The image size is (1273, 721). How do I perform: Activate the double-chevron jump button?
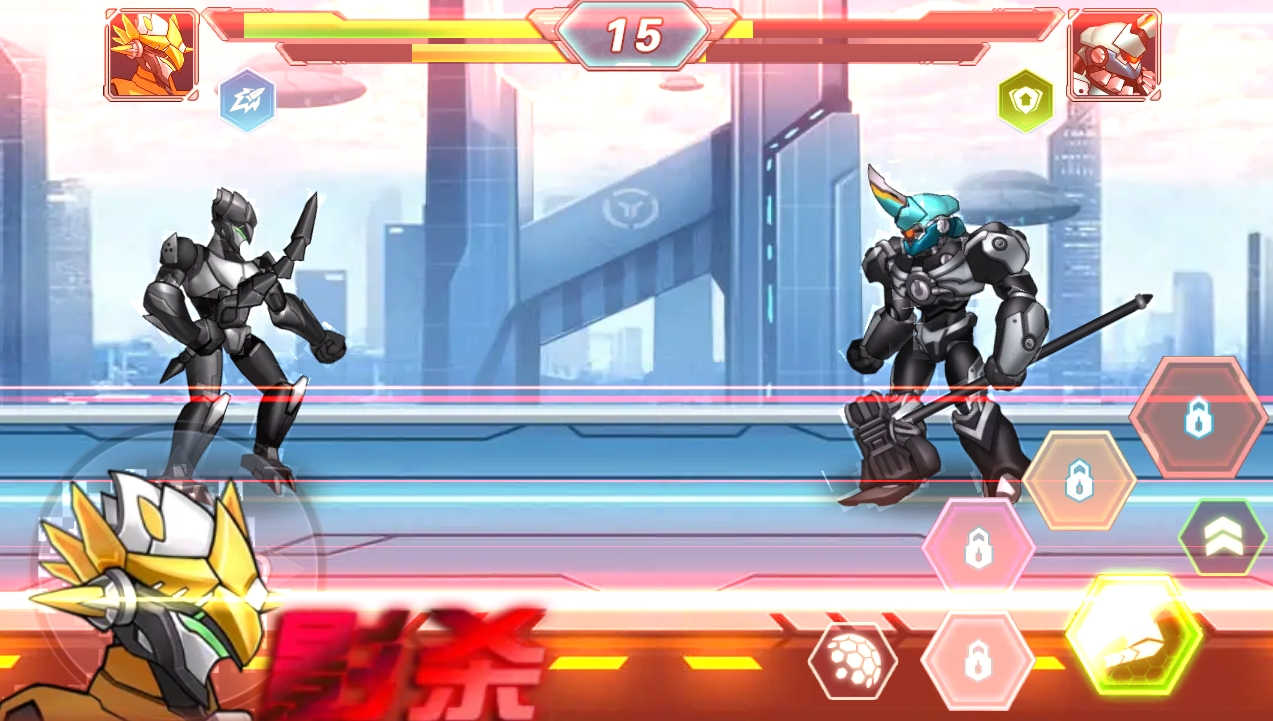tap(1222, 537)
